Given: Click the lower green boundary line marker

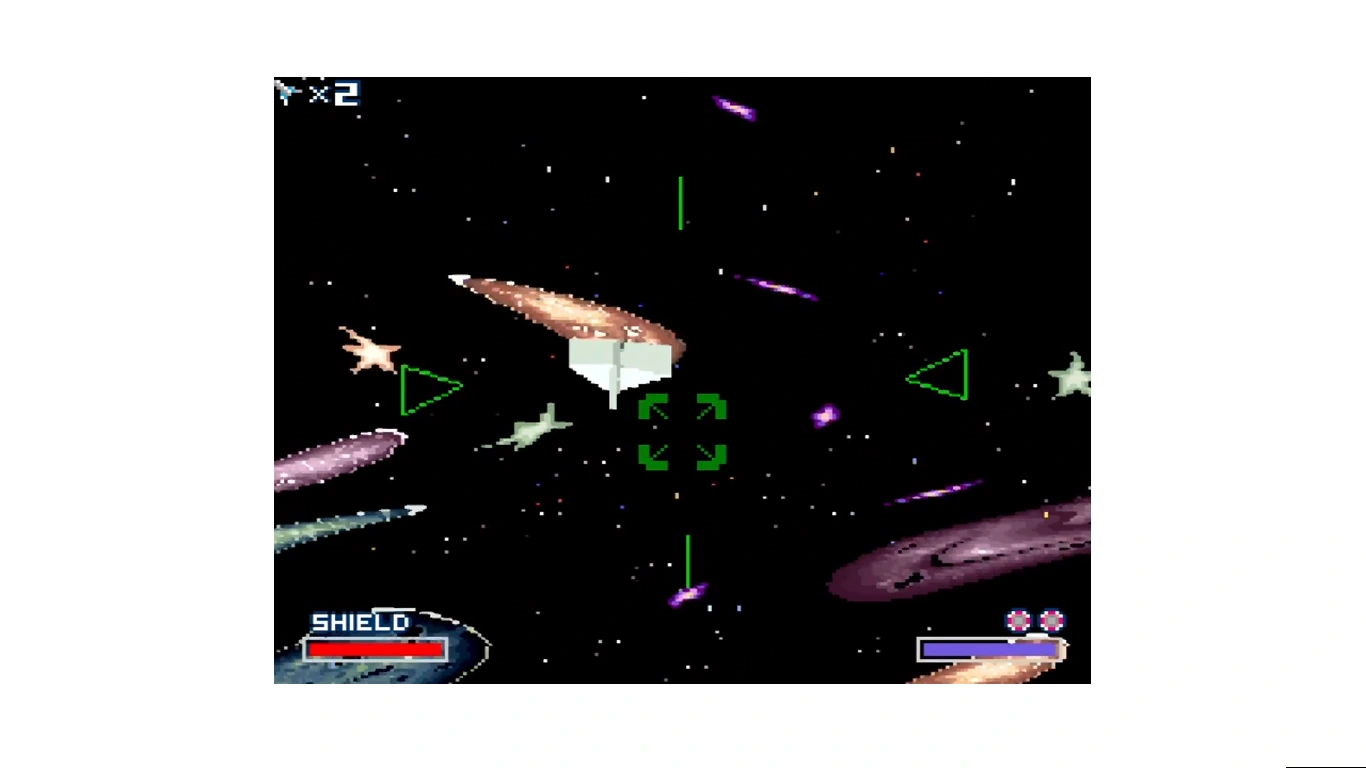Looking at the screenshot, I should [x=688, y=560].
